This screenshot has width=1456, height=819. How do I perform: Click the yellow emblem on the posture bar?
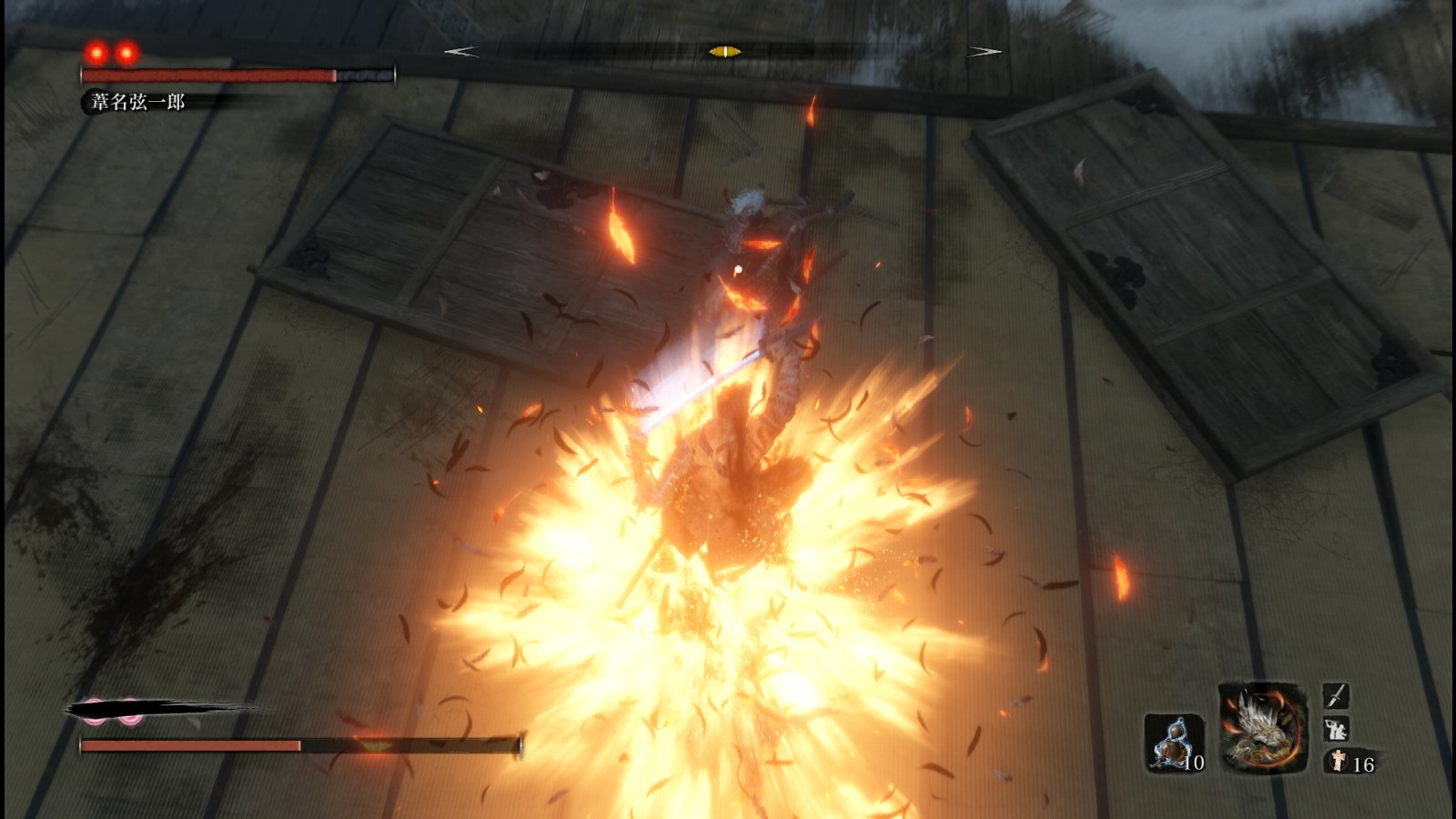[373, 745]
